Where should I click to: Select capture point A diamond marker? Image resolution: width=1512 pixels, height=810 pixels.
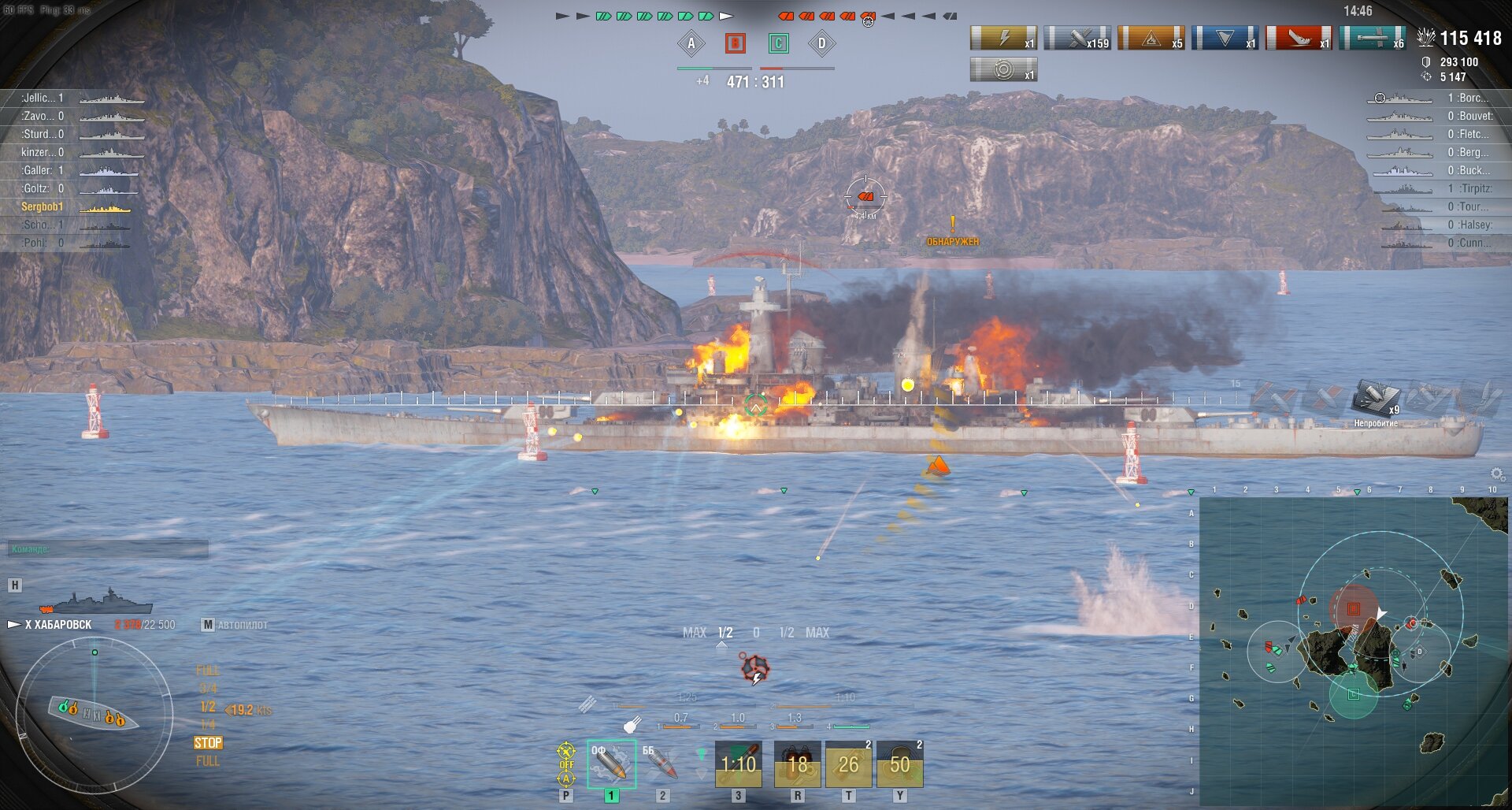pyautogui.click(x=691, y=43)
